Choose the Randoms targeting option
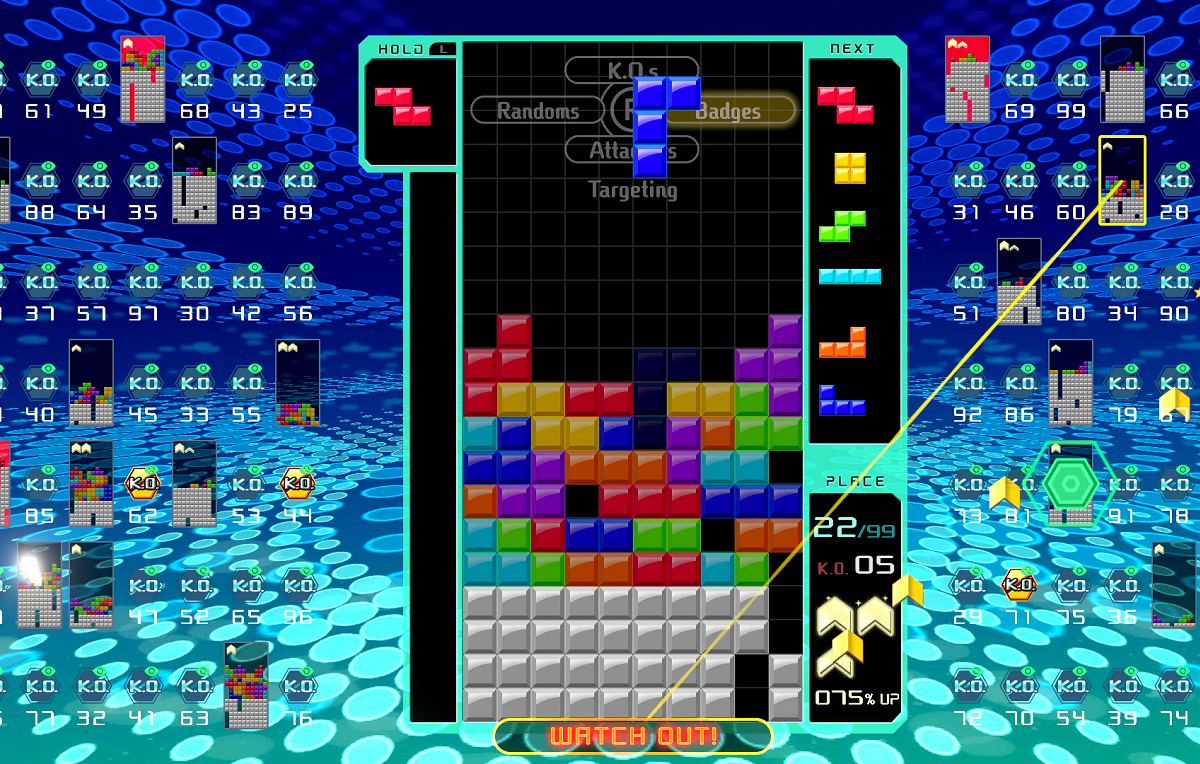1200x764 pixels. pyautogui.click(x=536, y=110)
